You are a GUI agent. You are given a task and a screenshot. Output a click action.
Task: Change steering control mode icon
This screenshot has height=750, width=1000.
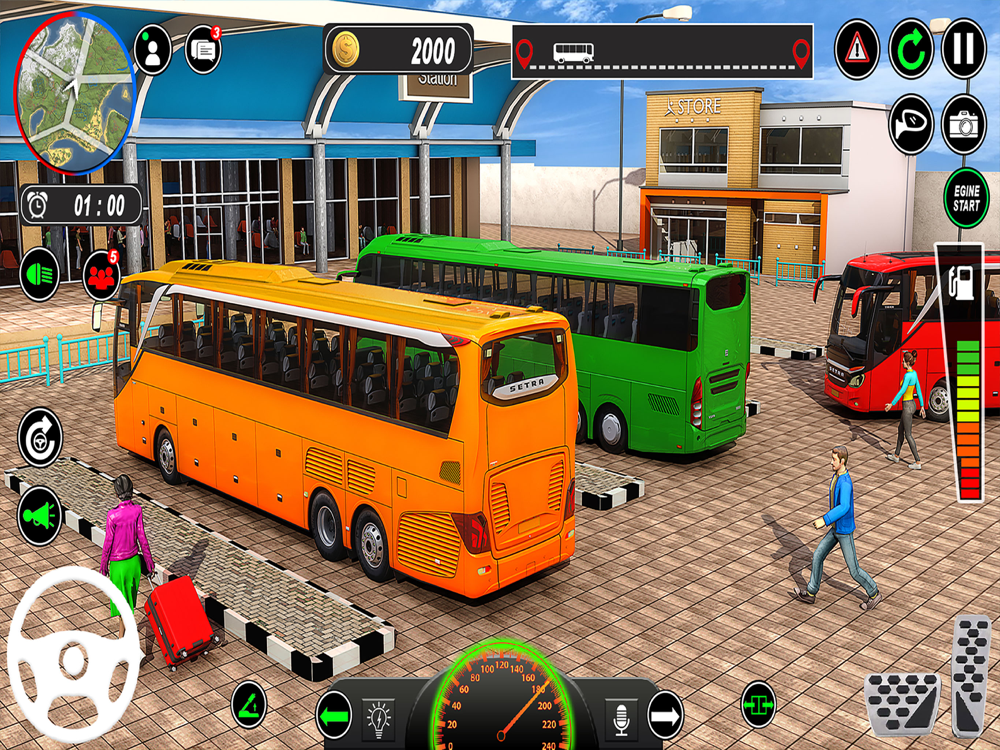40,436
